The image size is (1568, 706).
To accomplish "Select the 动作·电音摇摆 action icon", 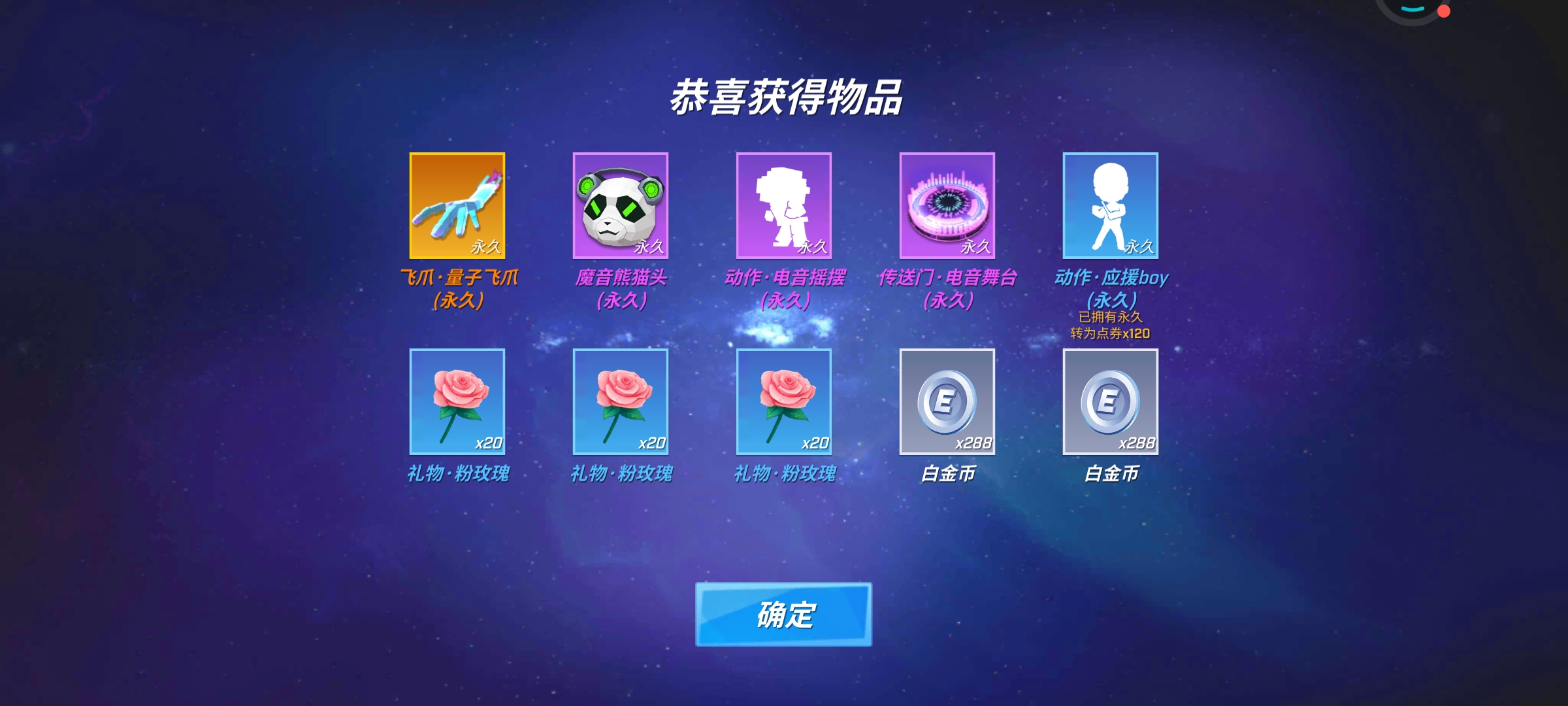I will click(783, 206).
